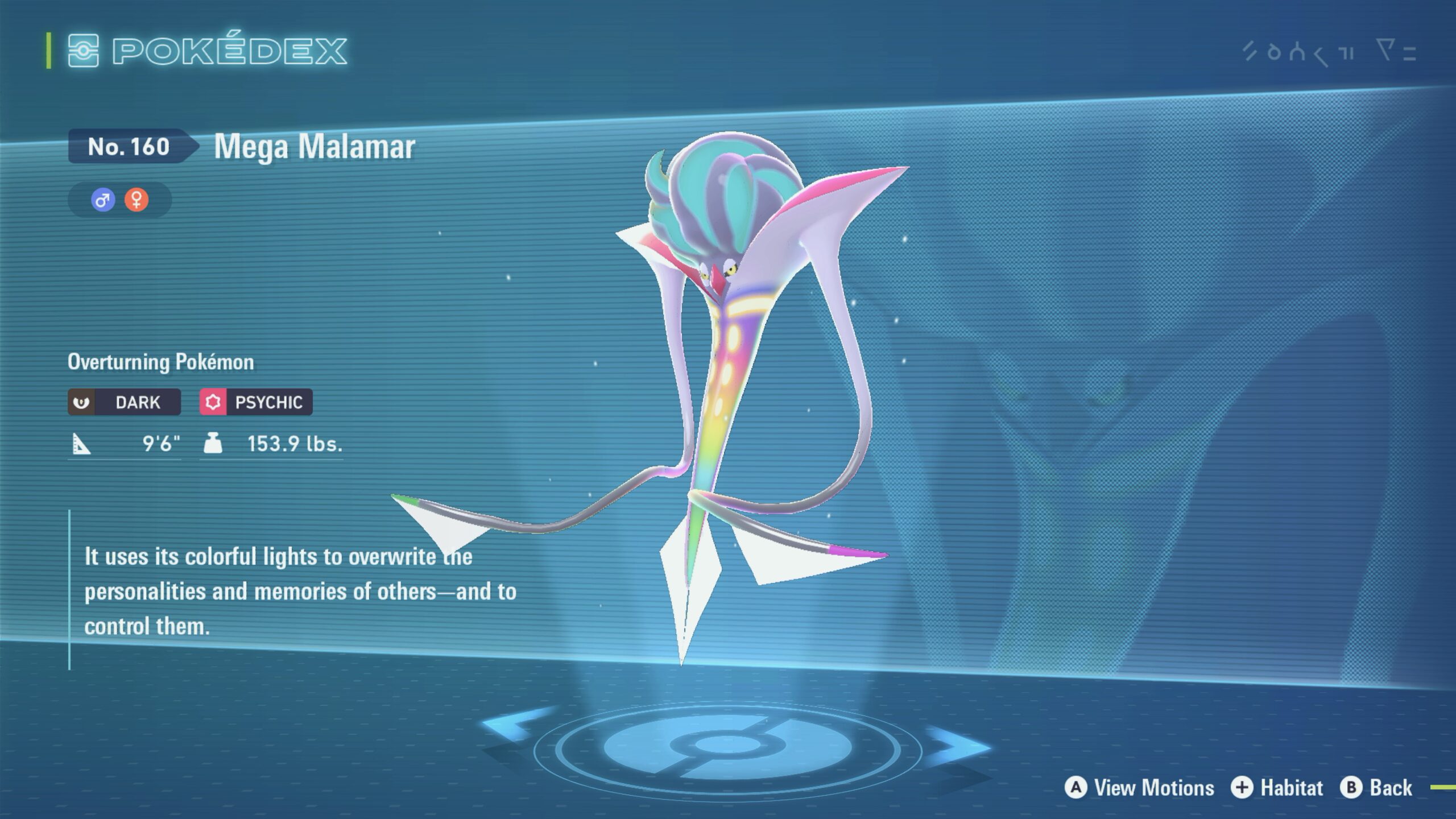Select the female gender icon
Screen dimensions: 1456x819
136,200
